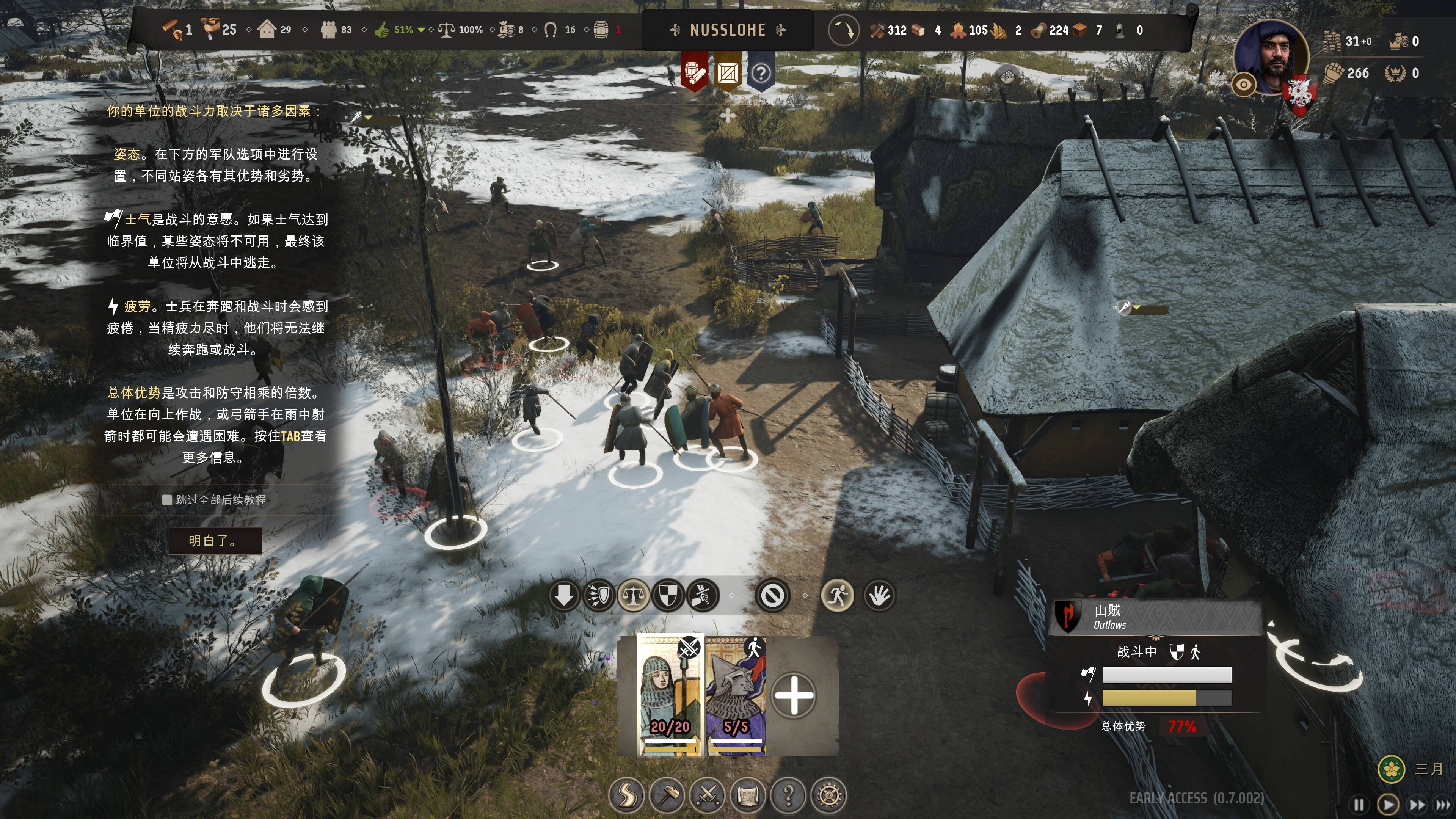This screenshot has width=1456, height=819.
Task: Click the open hand halt command
Action: click(x=880, y=595)
